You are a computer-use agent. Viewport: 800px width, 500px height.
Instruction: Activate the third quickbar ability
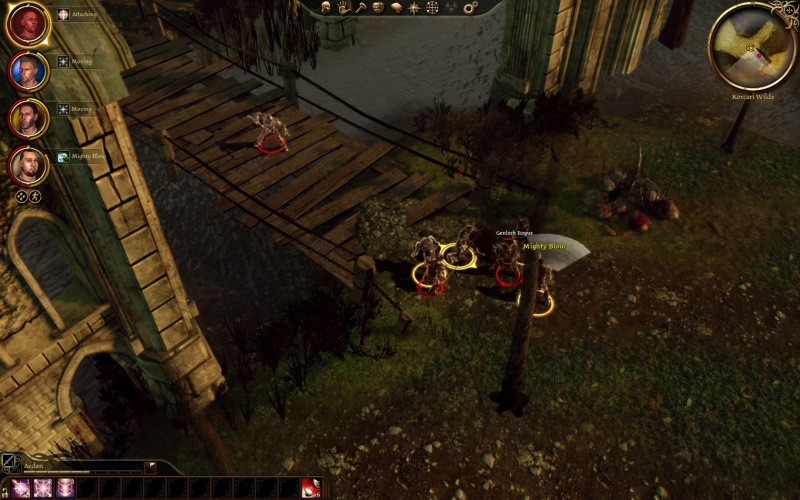click(x=67, y=489)
